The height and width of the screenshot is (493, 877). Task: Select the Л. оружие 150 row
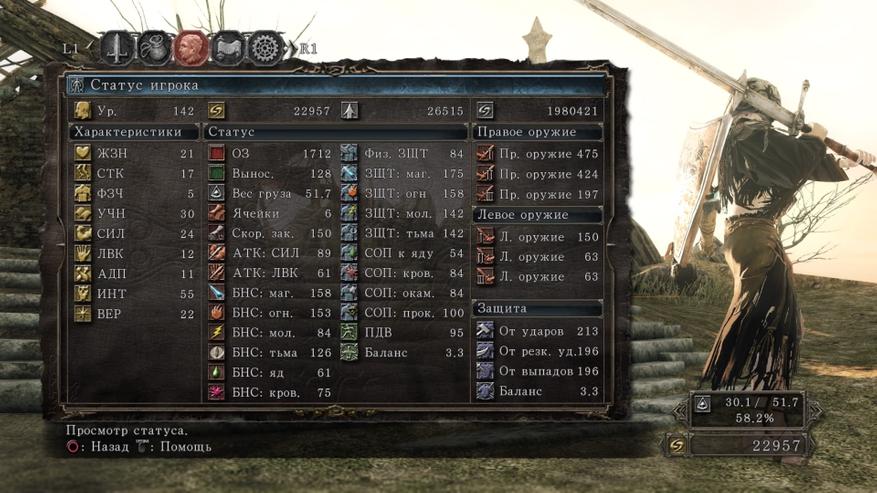click(538, 237)
